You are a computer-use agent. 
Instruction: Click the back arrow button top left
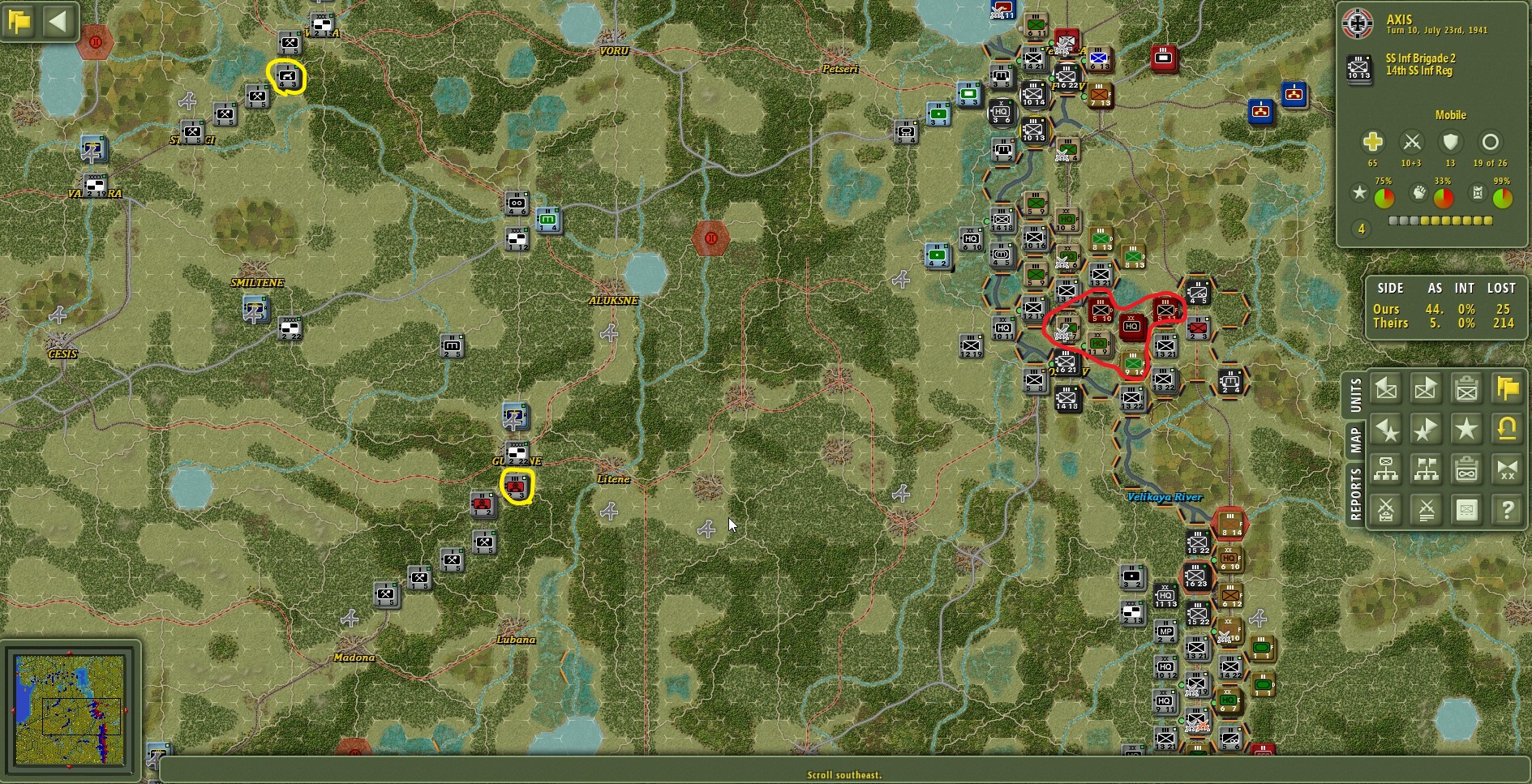coord(58,21)
